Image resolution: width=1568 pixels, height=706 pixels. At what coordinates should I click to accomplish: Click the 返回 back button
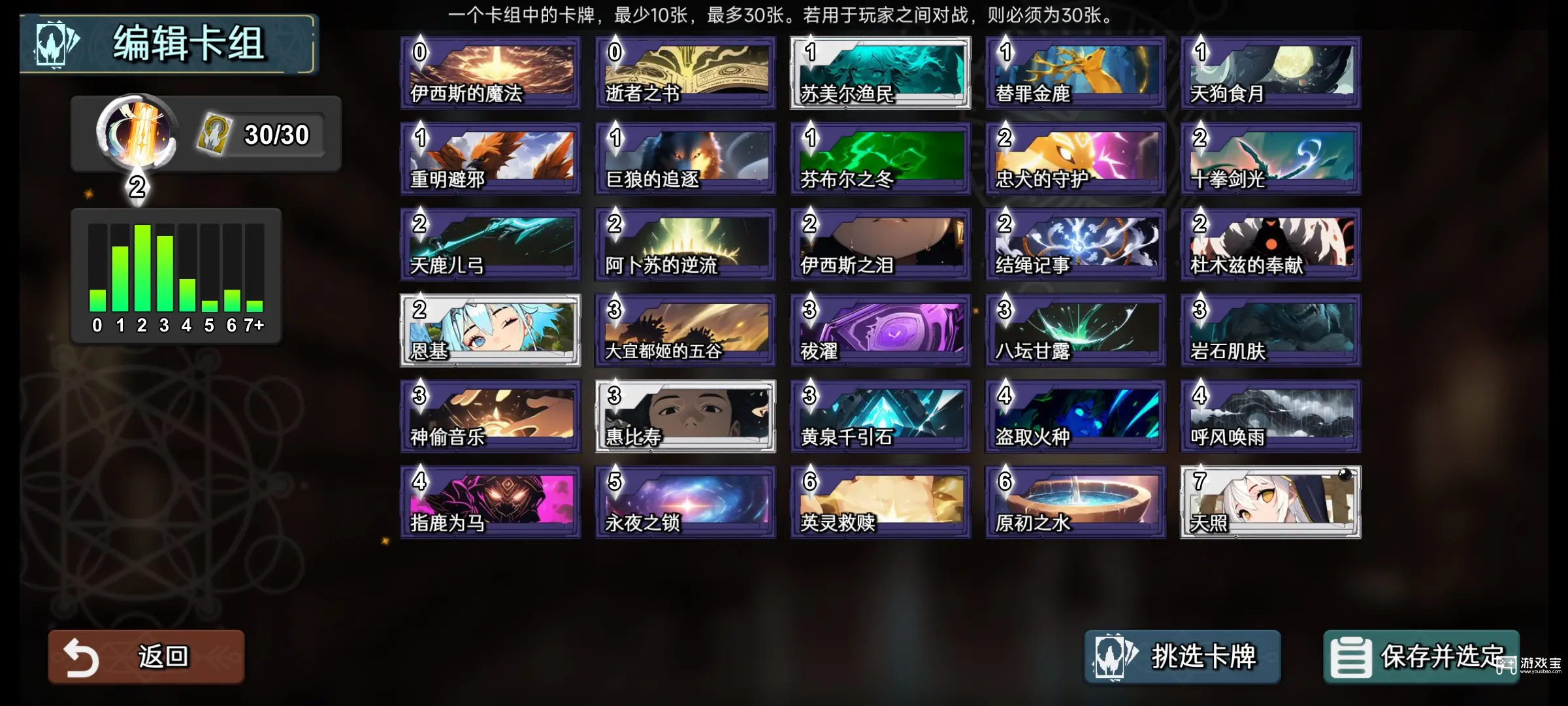[146, 656]
